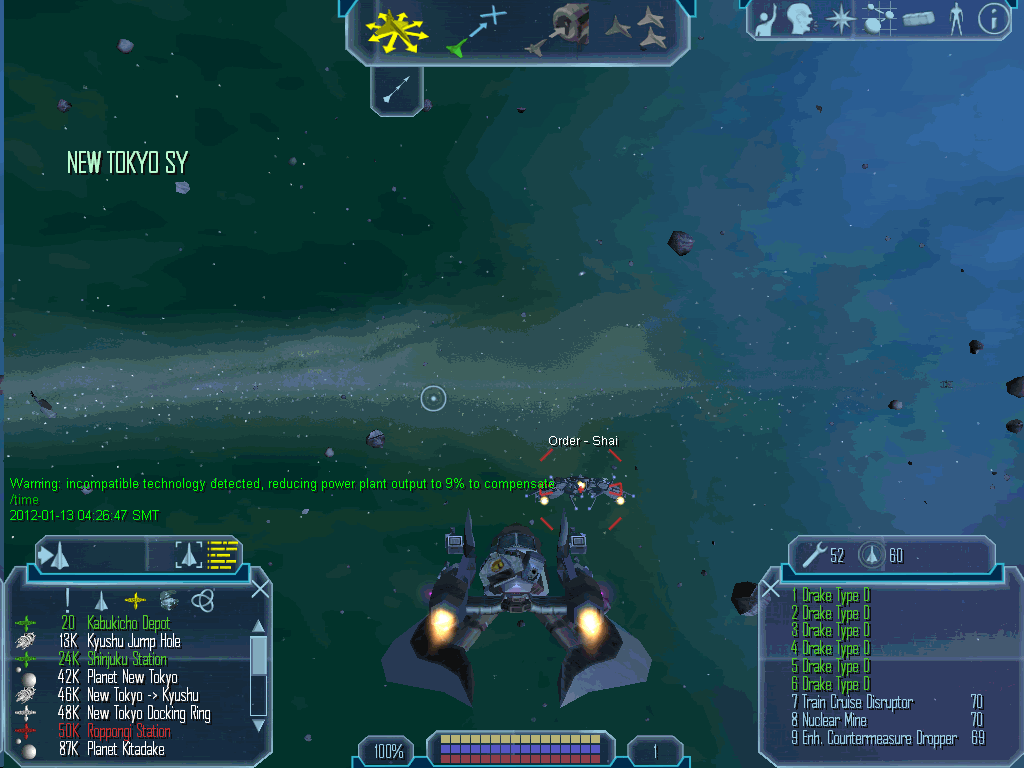Viewport: 1024px width, 768px height.
Task: Toggle the cruise arrow button below maneuvers
Action: click(397, 91)
